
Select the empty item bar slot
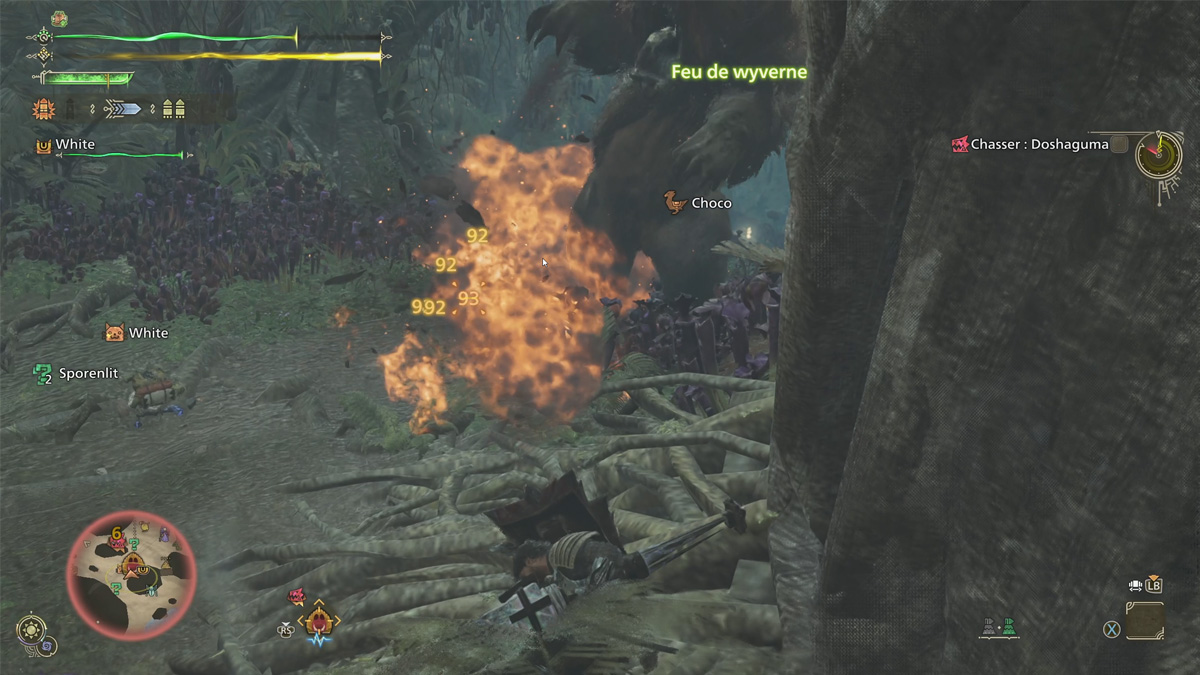point(1144,620)
